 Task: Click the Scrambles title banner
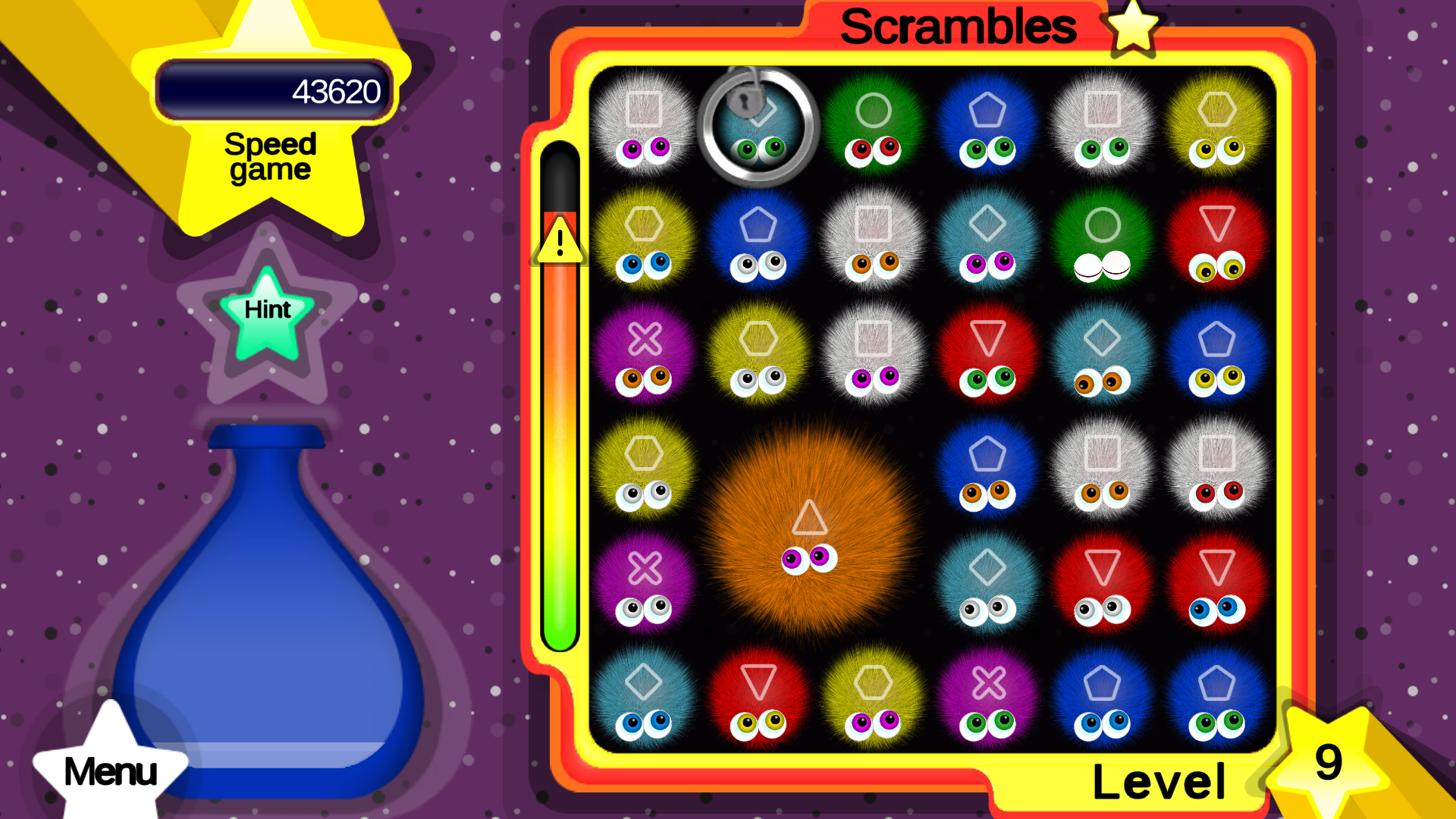click(x=959, y=27)
